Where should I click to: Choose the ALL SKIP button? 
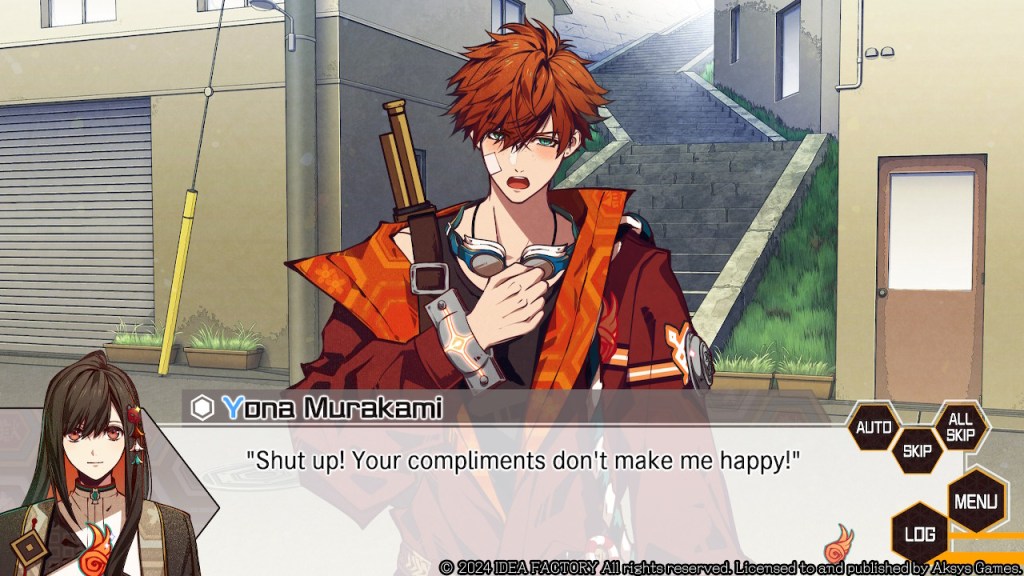(961, 428)
